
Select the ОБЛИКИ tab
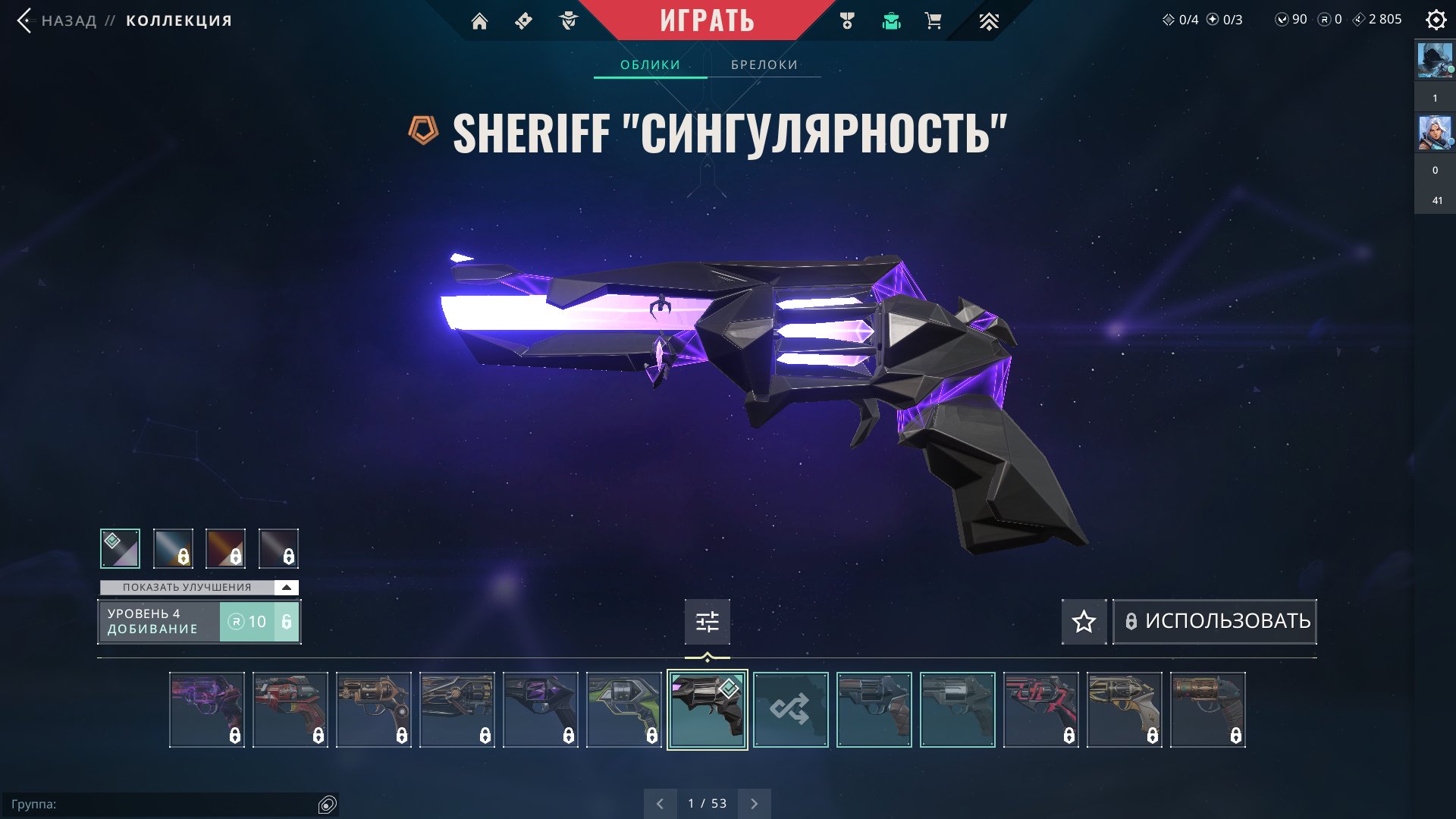[x=650, y=65]
